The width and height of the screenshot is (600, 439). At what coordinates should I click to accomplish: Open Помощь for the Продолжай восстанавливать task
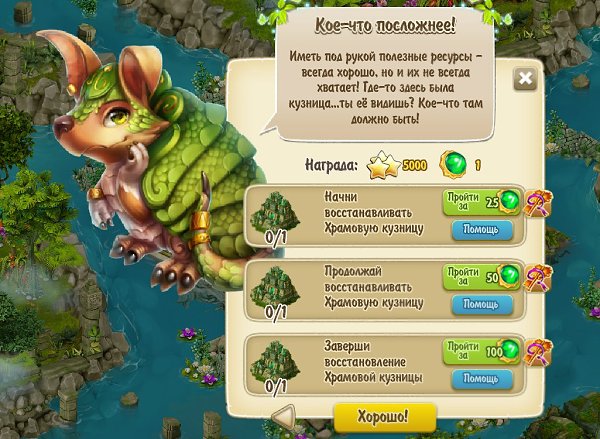482,304
